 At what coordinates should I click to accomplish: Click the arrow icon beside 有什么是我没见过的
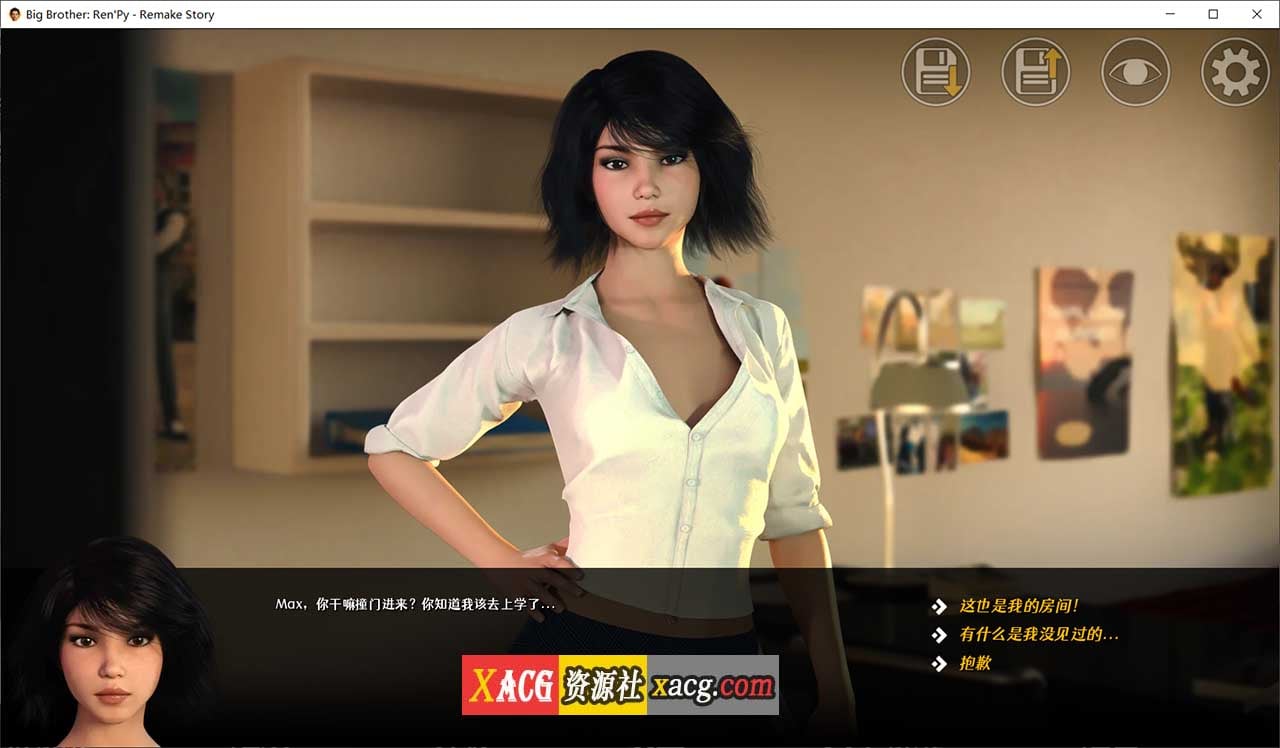point(938,634)
